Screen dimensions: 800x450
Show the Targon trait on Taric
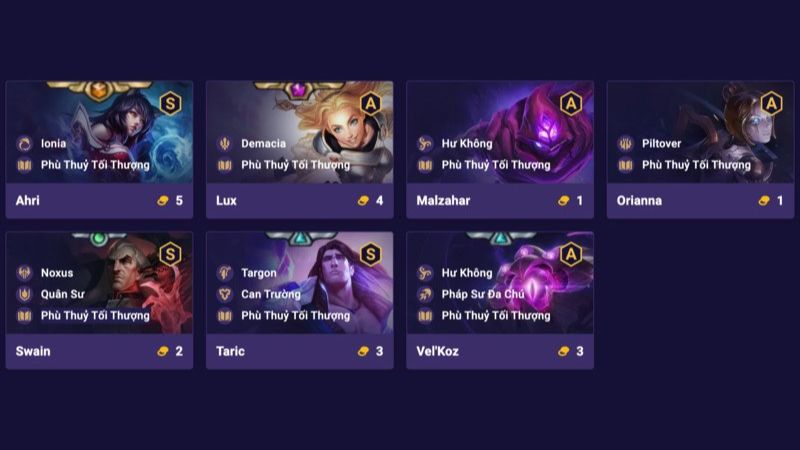pyautogui.click(x=258, y=273)
